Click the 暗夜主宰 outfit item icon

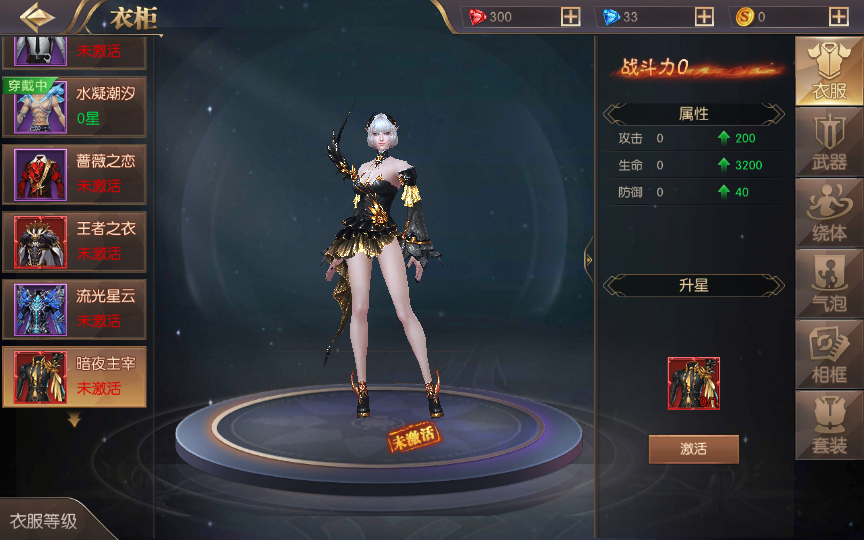[693, 383]
